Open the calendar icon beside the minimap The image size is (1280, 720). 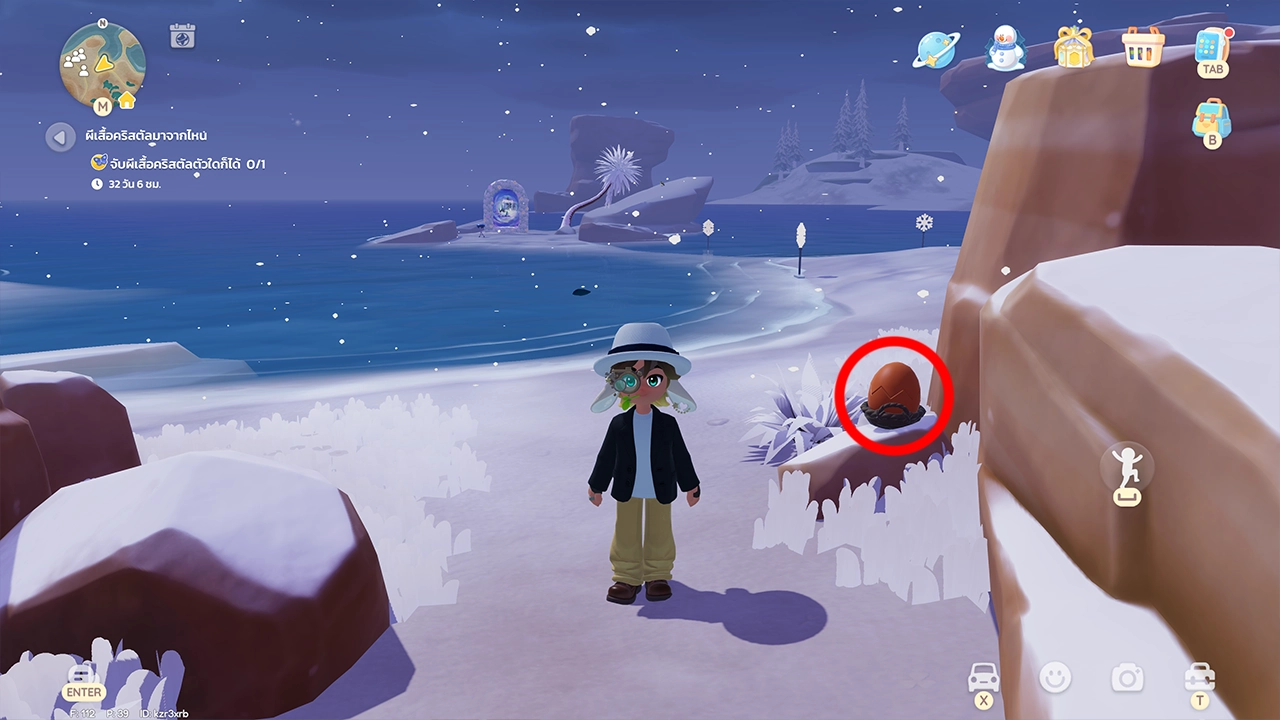[182, 36]
